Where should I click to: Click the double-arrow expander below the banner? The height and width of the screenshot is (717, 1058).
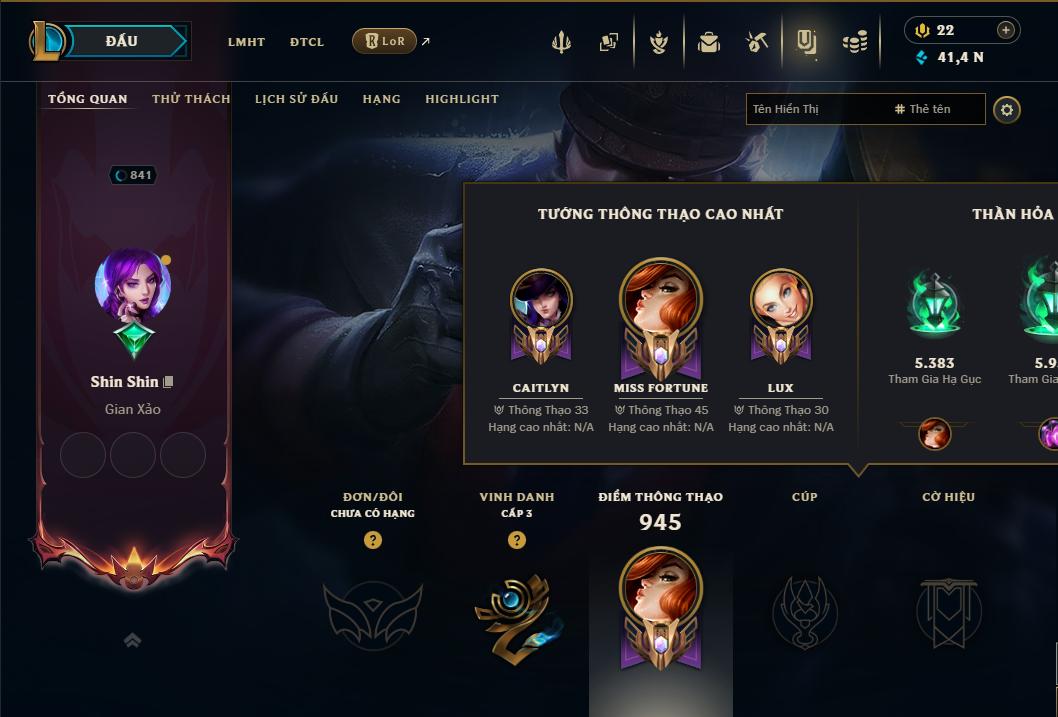pos(132,640)
